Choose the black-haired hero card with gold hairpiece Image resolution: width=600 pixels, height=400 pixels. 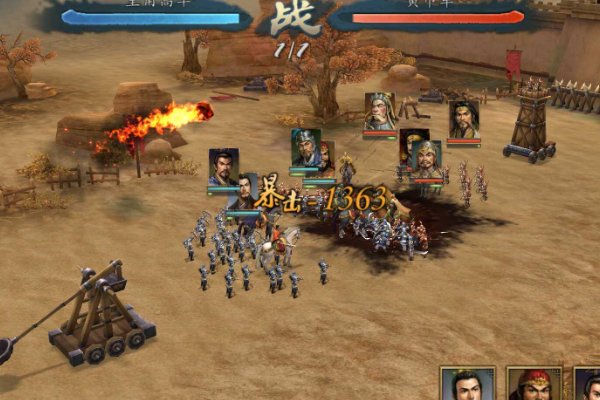pyautogui.click(x=468, y=385)
